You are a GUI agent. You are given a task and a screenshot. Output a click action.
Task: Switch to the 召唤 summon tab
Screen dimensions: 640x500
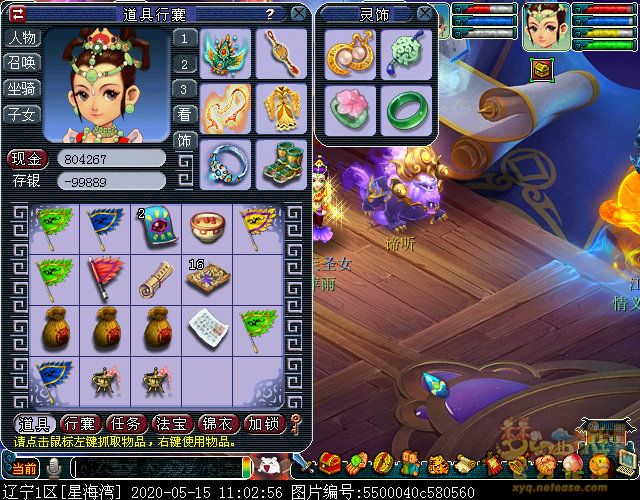(x=21, y=63)
